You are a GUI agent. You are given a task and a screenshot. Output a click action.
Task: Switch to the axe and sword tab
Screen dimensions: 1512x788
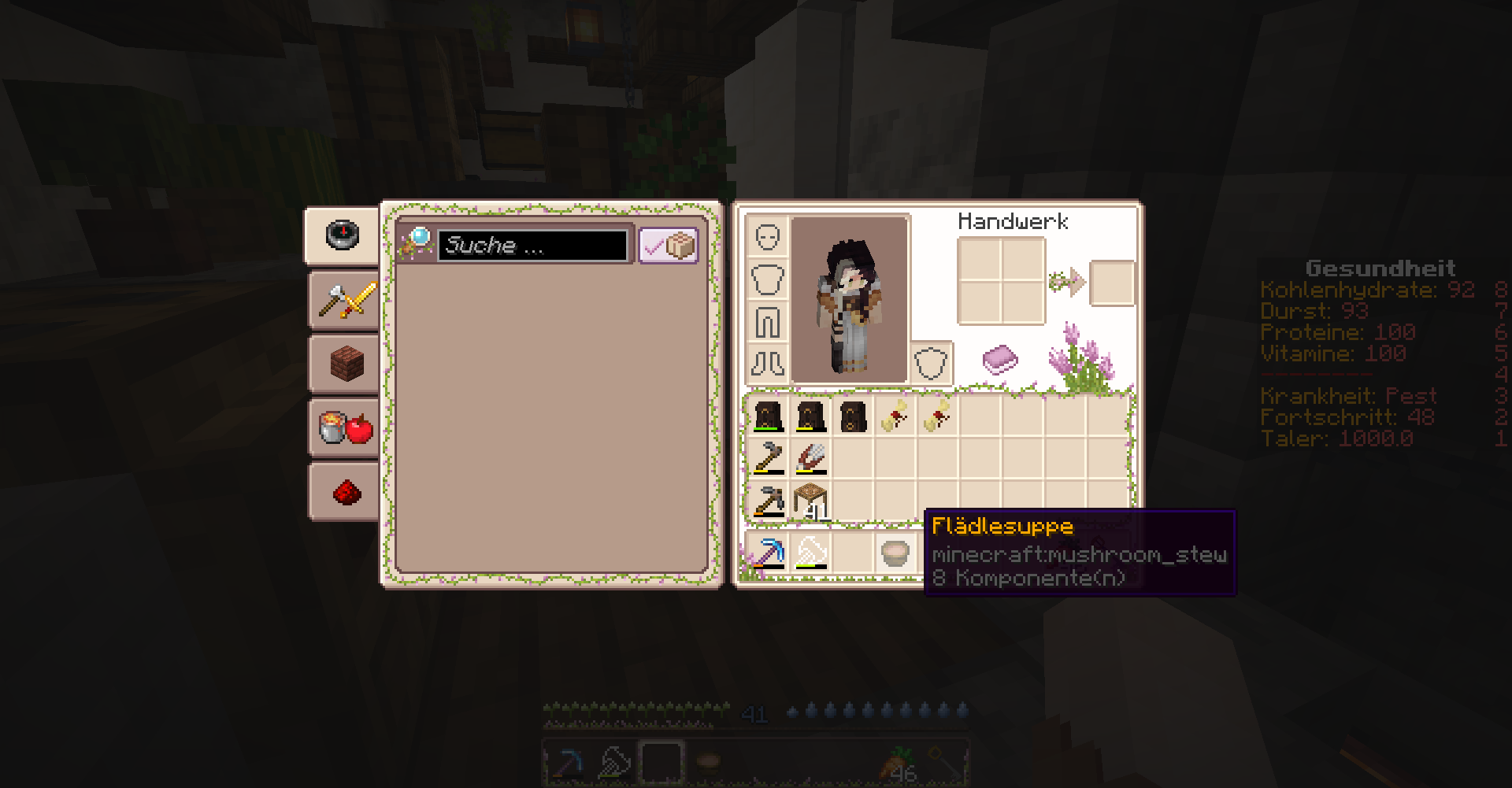(345, 300)
